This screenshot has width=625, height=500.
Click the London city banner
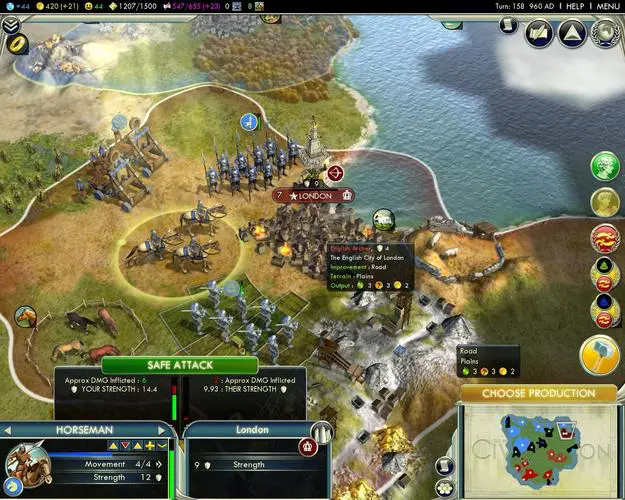coord(314,195)
